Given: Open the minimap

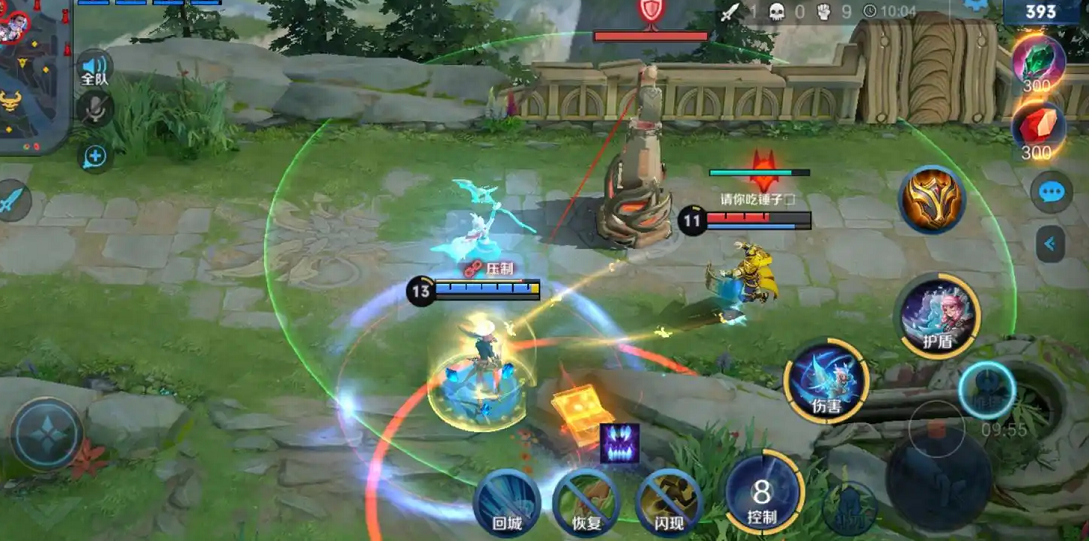Looking at the screenshot, I should click(x=35, y=75).
